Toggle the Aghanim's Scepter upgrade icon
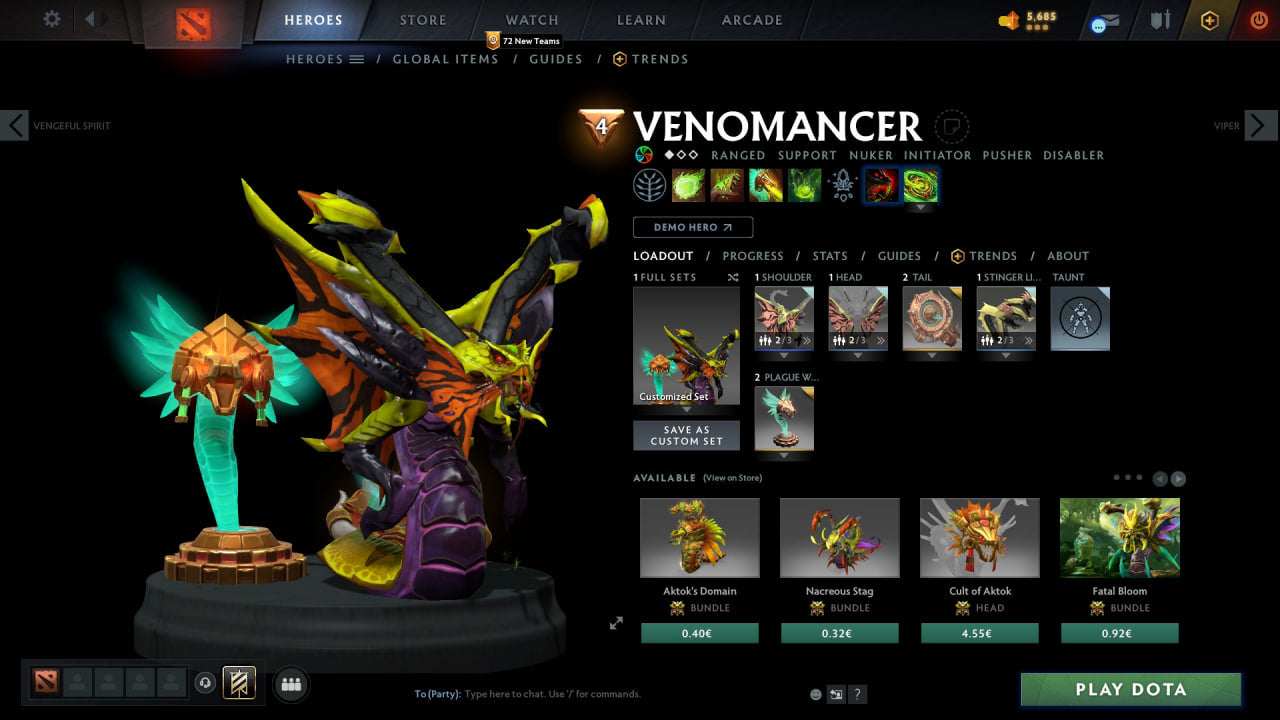 (x=841, y=185)
